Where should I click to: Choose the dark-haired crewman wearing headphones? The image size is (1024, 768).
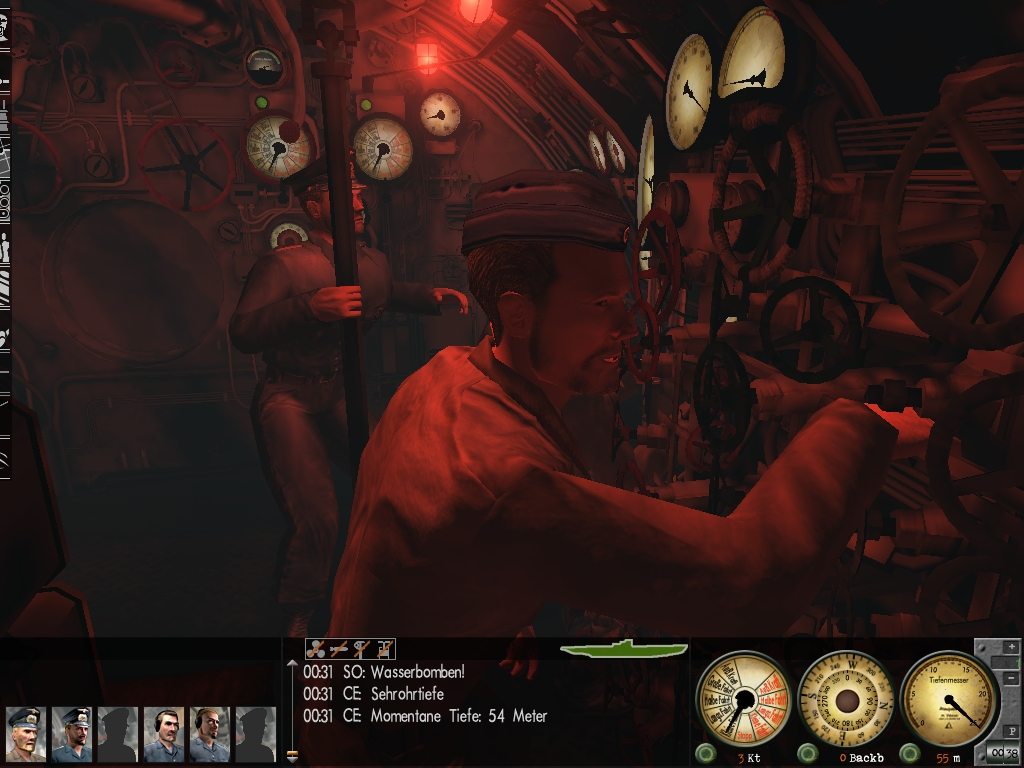point(163,734)
